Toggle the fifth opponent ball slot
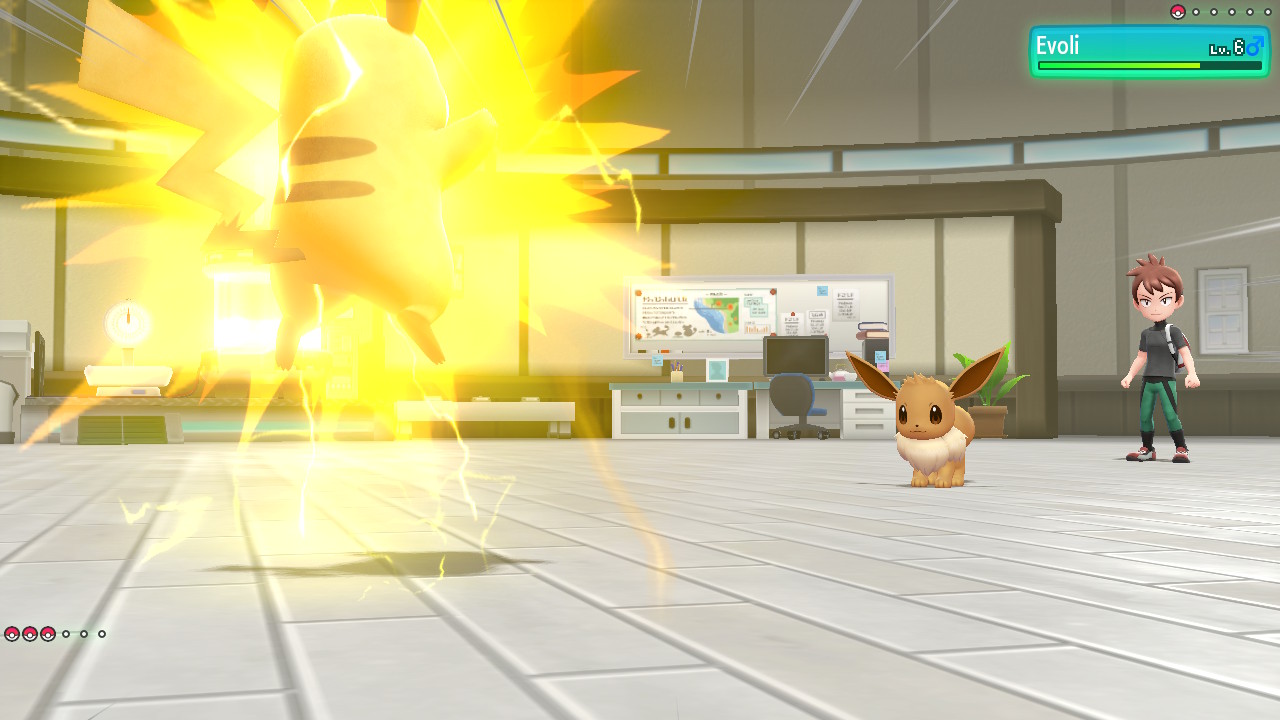1280x720 pixels. click(1250, 12)
